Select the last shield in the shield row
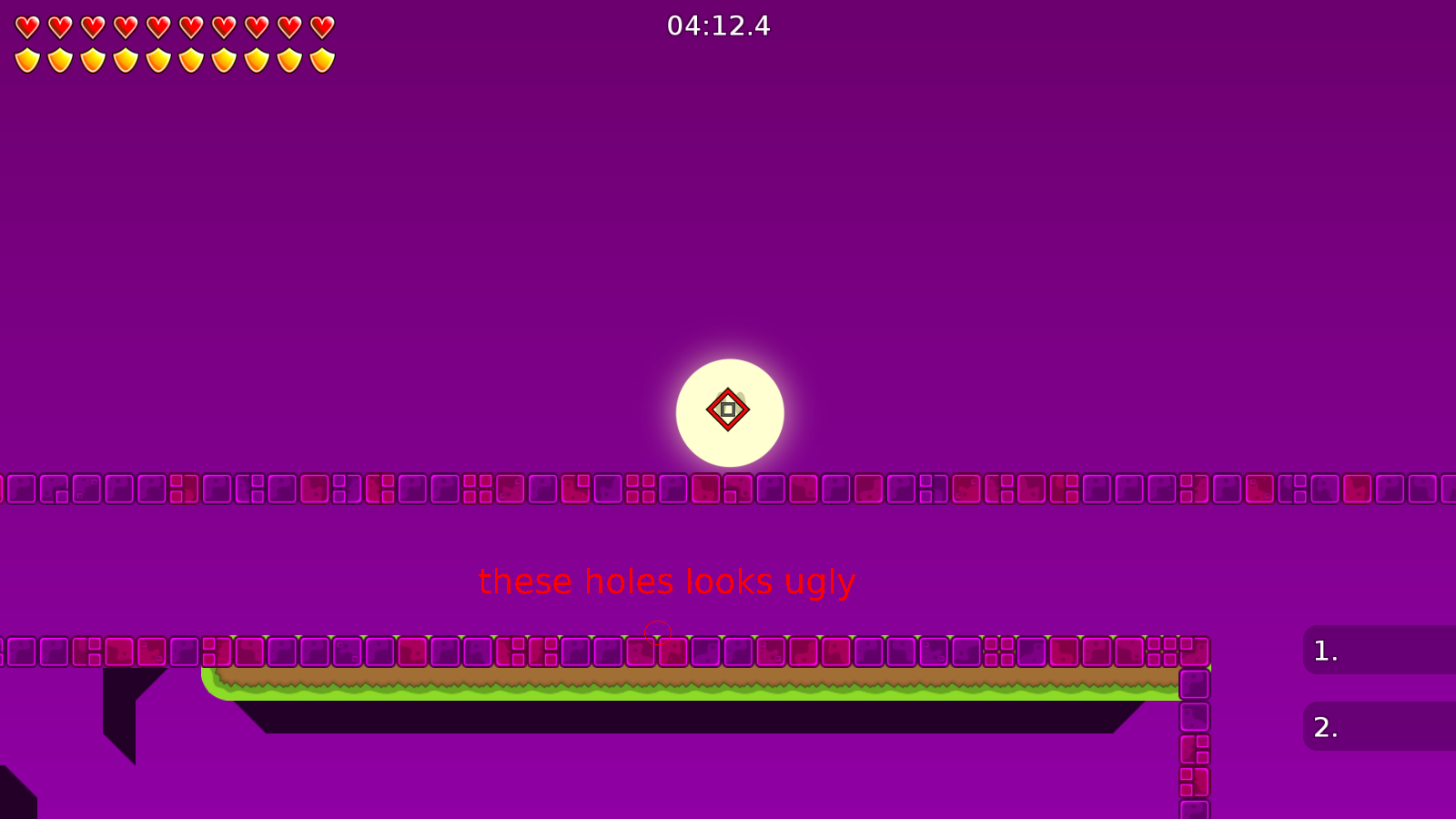The image size is (1456, 819). coord(320,58)
